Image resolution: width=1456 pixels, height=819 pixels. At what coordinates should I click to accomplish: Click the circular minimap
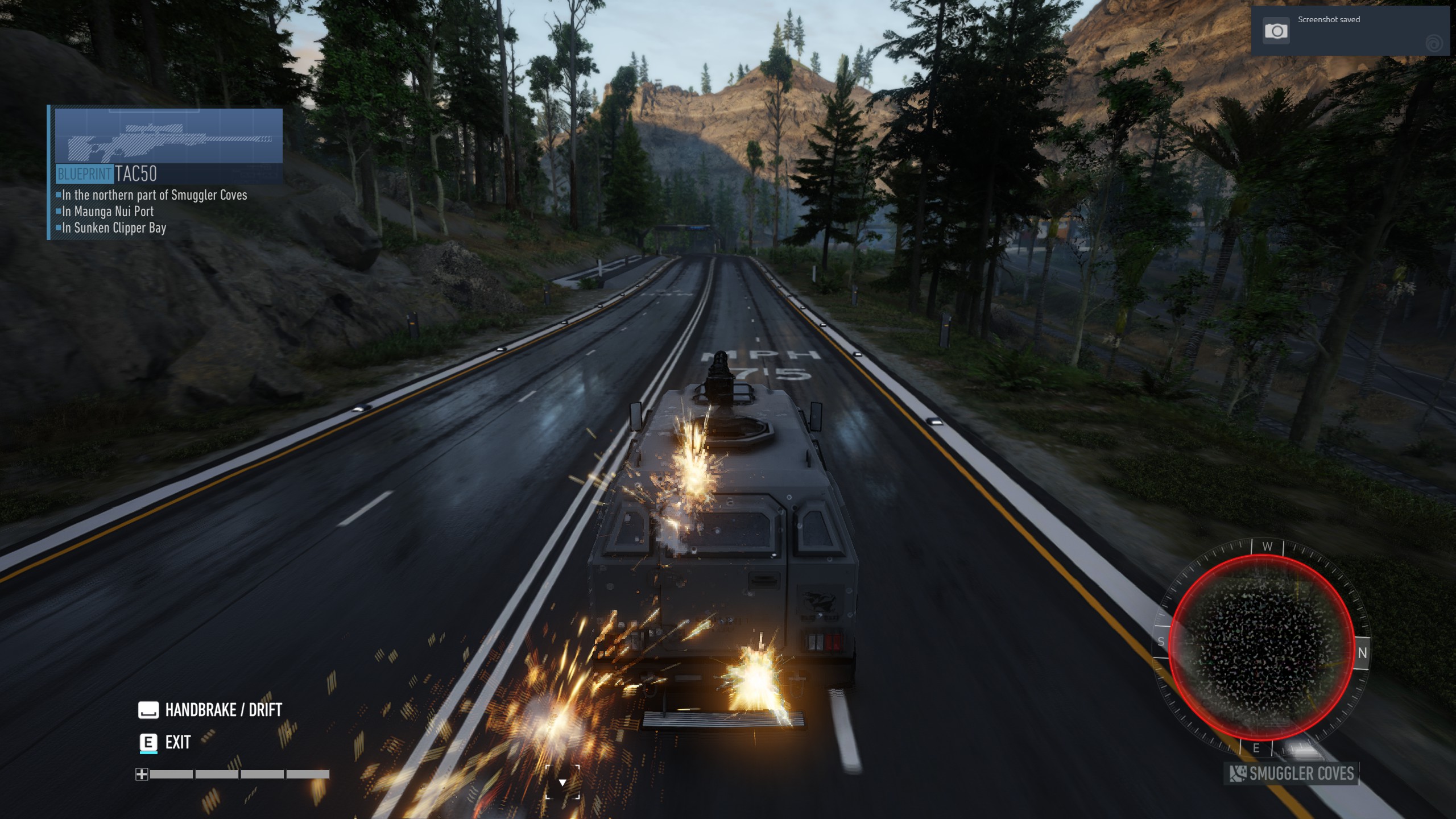pos(1261,648)
